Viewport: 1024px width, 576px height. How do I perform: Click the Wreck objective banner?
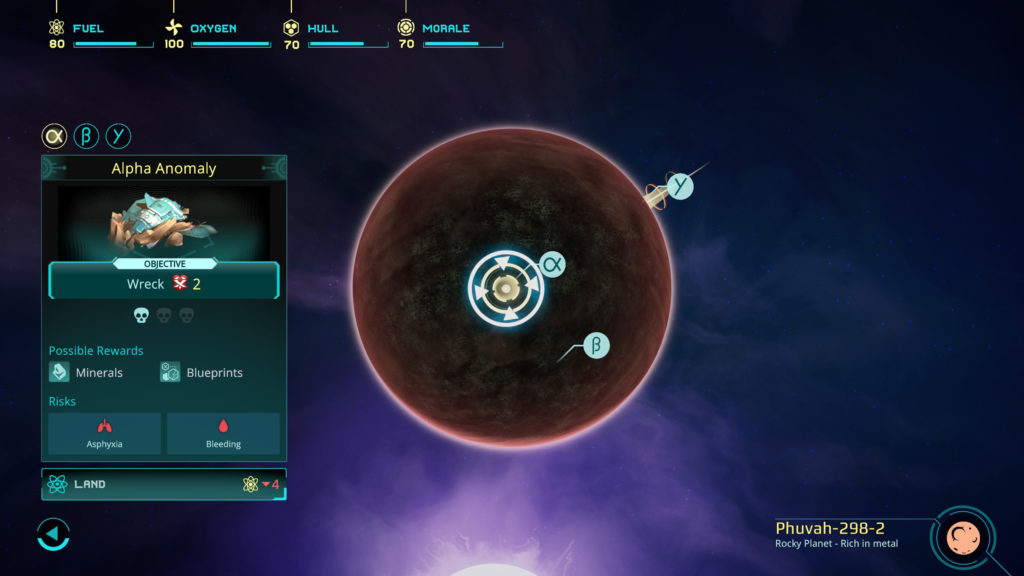click(163, 283)
